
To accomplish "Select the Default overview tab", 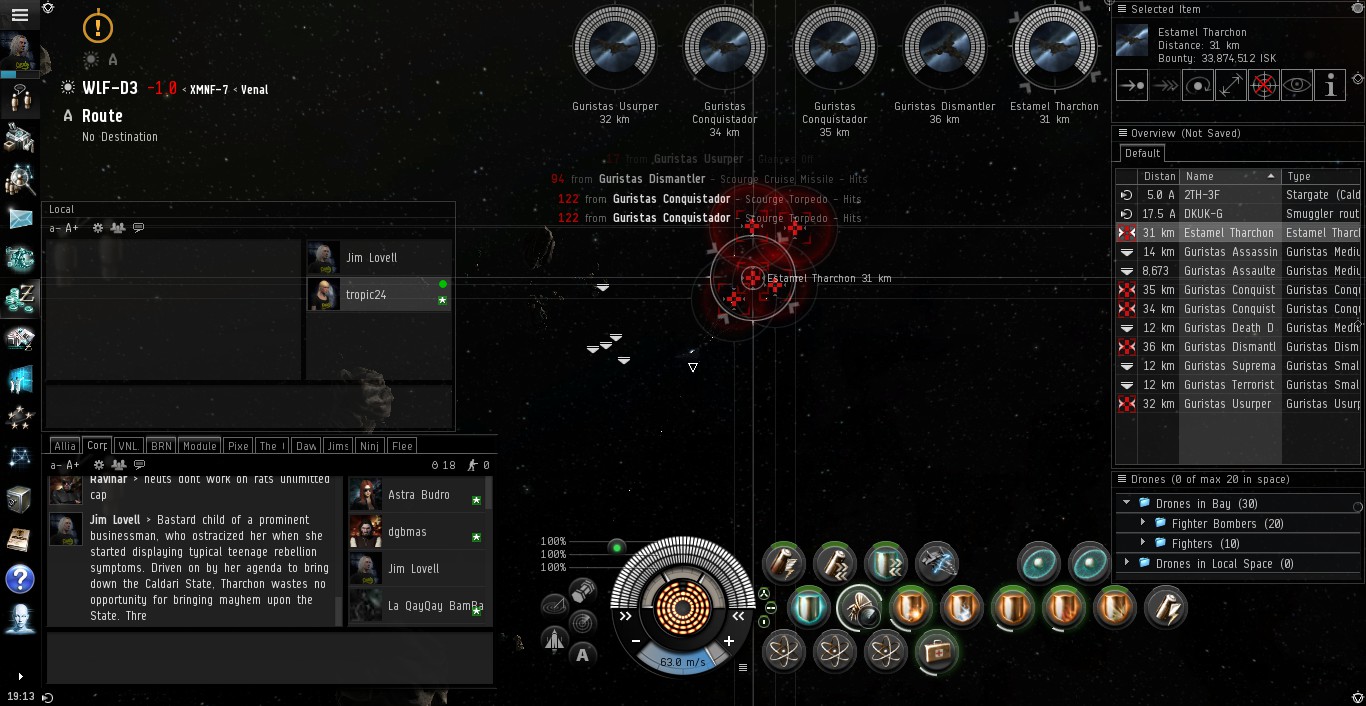I will tap(1142, 153).
